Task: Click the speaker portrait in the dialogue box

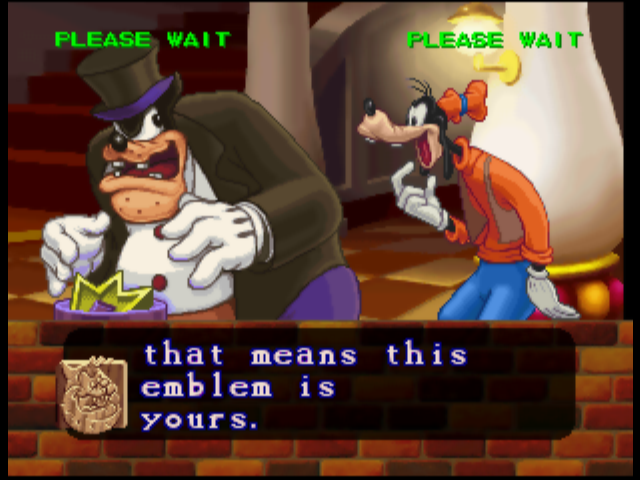Action: (90, 394)
